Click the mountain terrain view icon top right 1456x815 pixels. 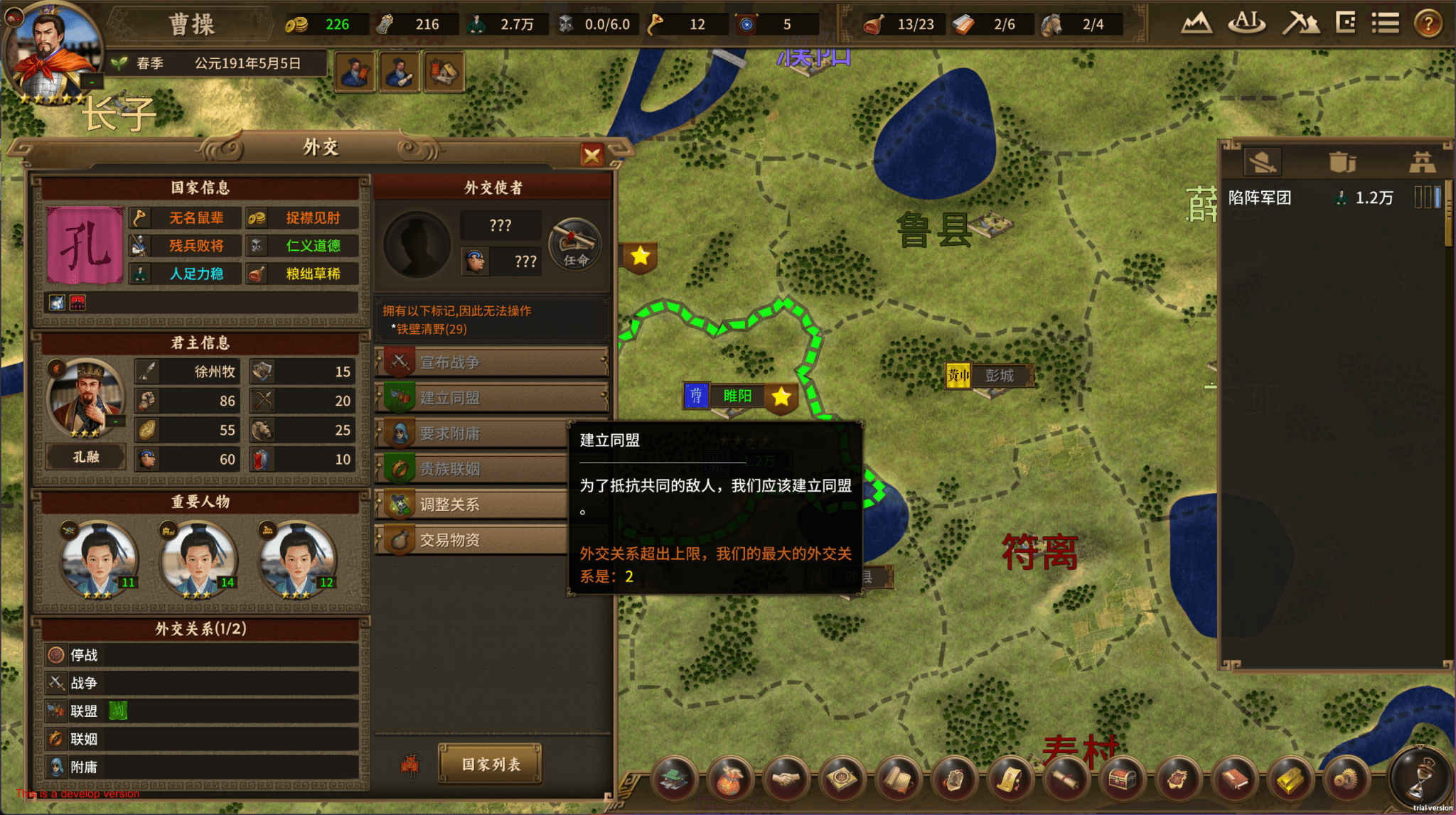pyautogui.click(x=1197, y=23)
